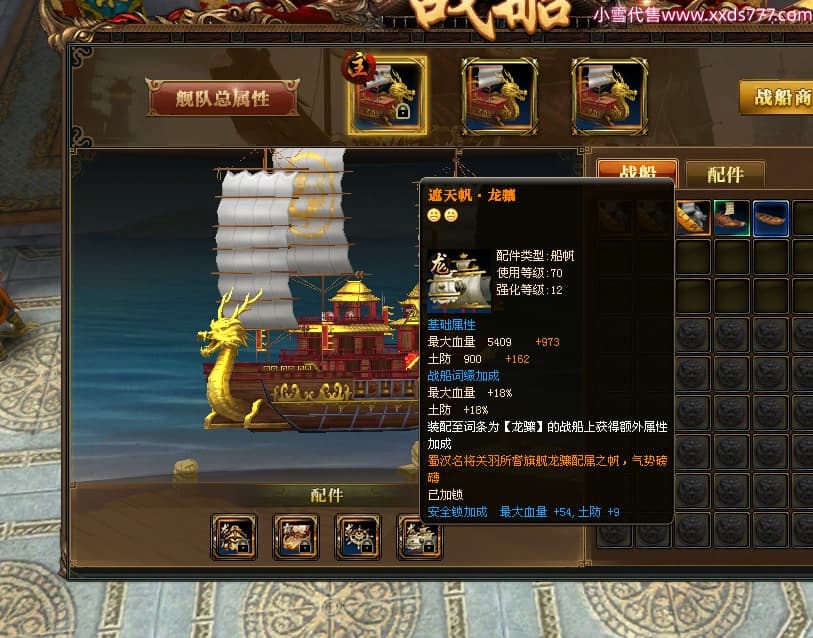The width and height of the screenshot is (813, 638).
Task: Select the green-bordered sailboat inventory slot
Action: point(732,218)
